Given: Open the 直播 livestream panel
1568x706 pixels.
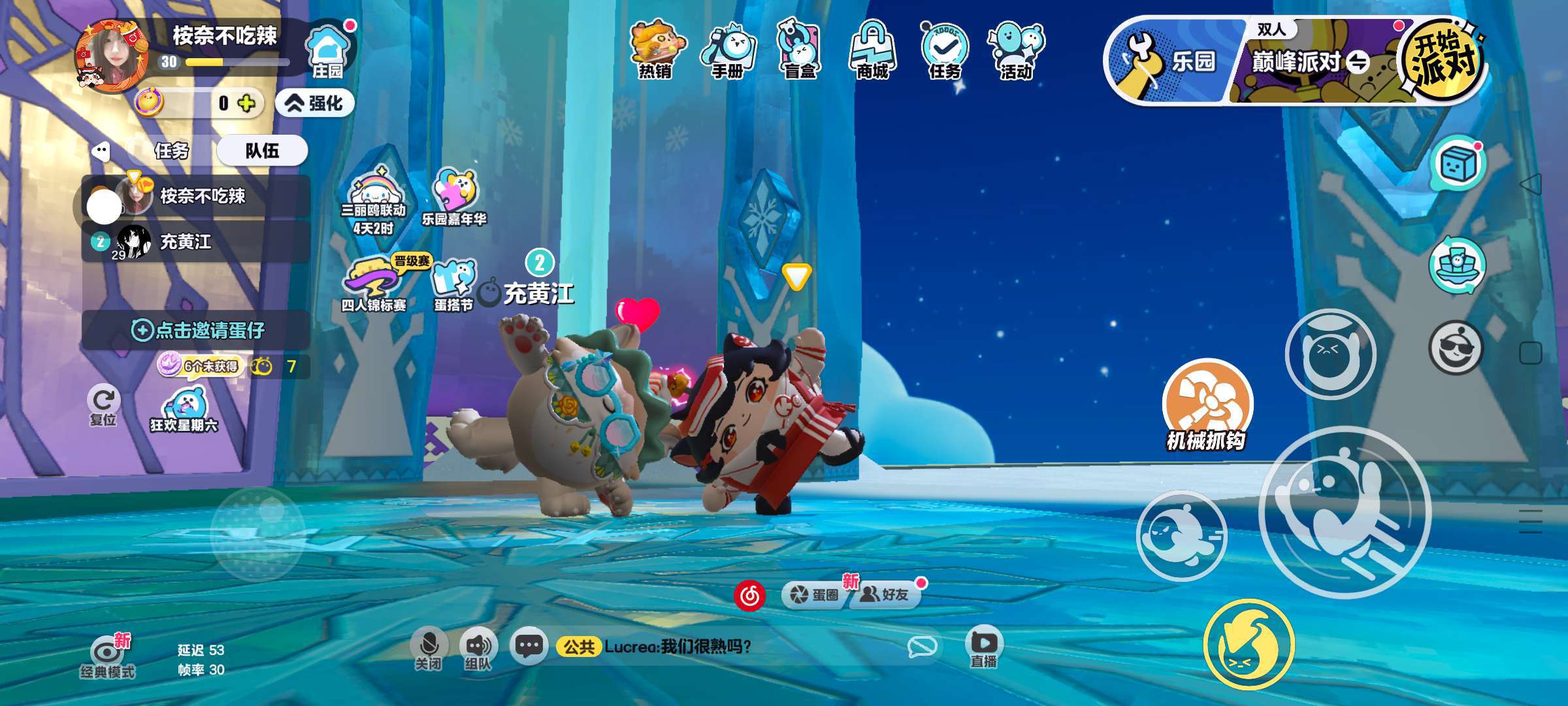Looking at the screenshot, I should pos(983,647).
